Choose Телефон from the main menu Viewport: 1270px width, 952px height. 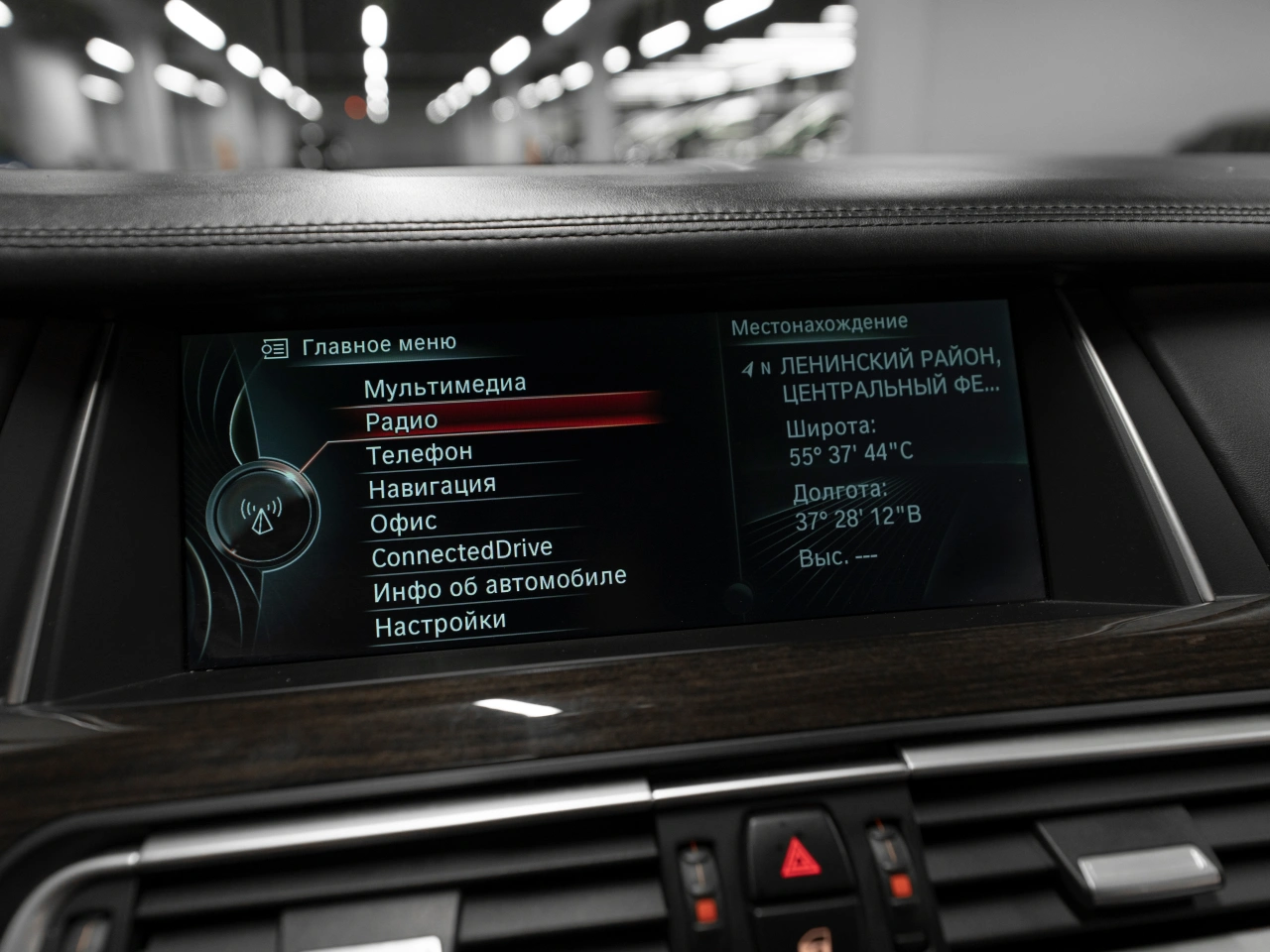(419, 454)
